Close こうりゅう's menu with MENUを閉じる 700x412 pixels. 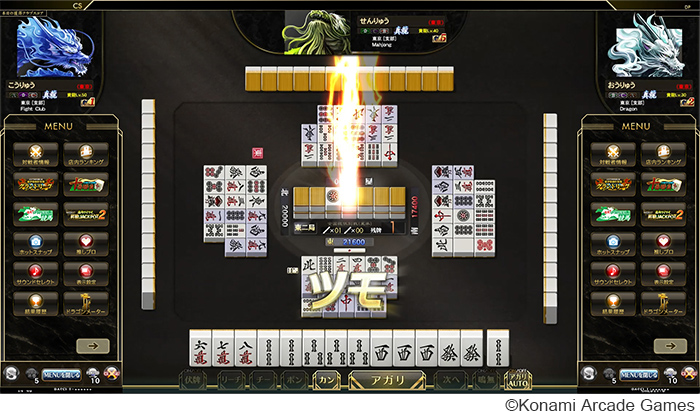(60, 375)
